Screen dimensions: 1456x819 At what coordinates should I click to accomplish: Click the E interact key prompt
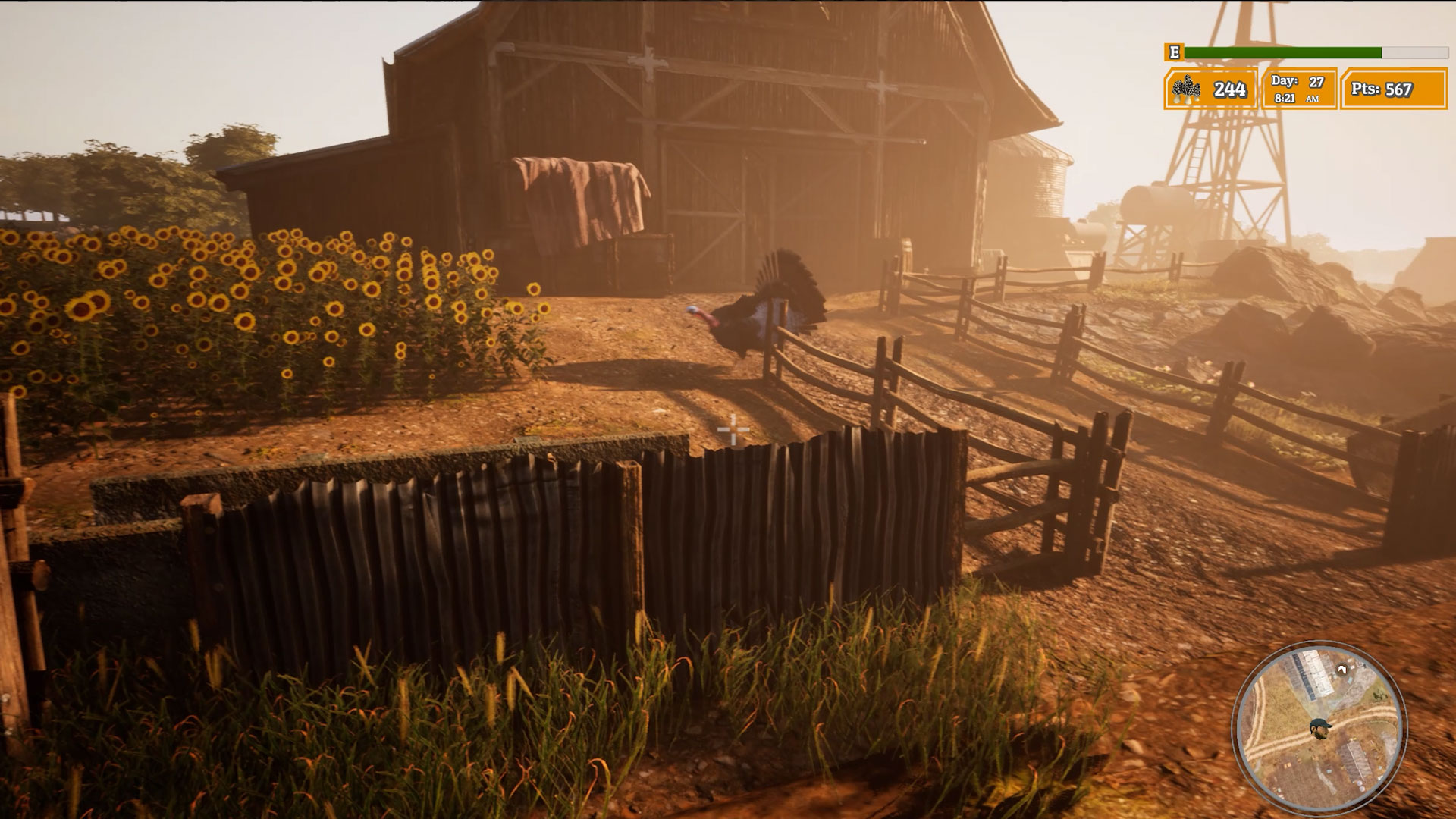pyautogui.click(x=1174, y=52)
